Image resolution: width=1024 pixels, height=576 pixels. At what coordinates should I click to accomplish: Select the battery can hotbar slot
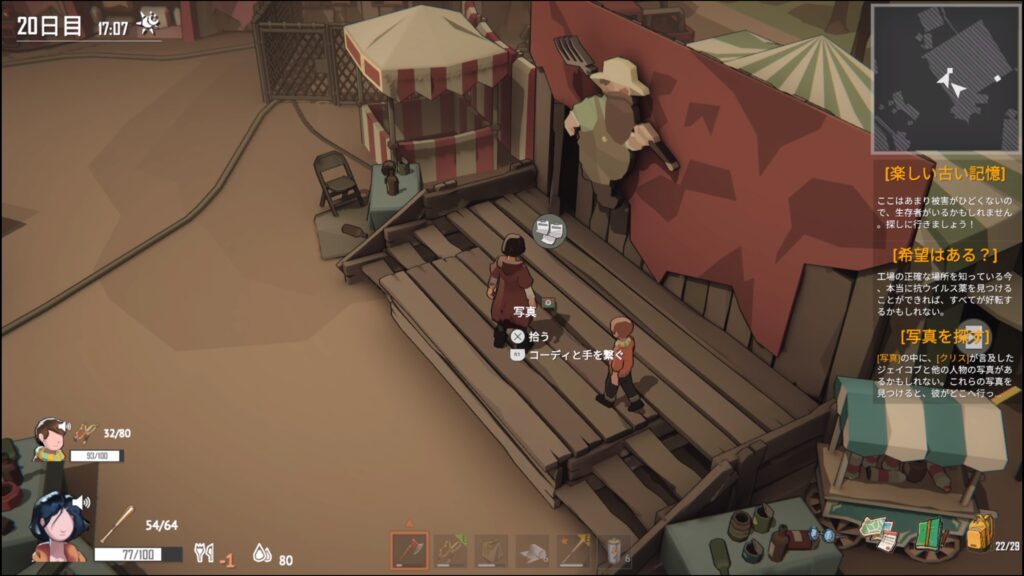pos(614,551)
